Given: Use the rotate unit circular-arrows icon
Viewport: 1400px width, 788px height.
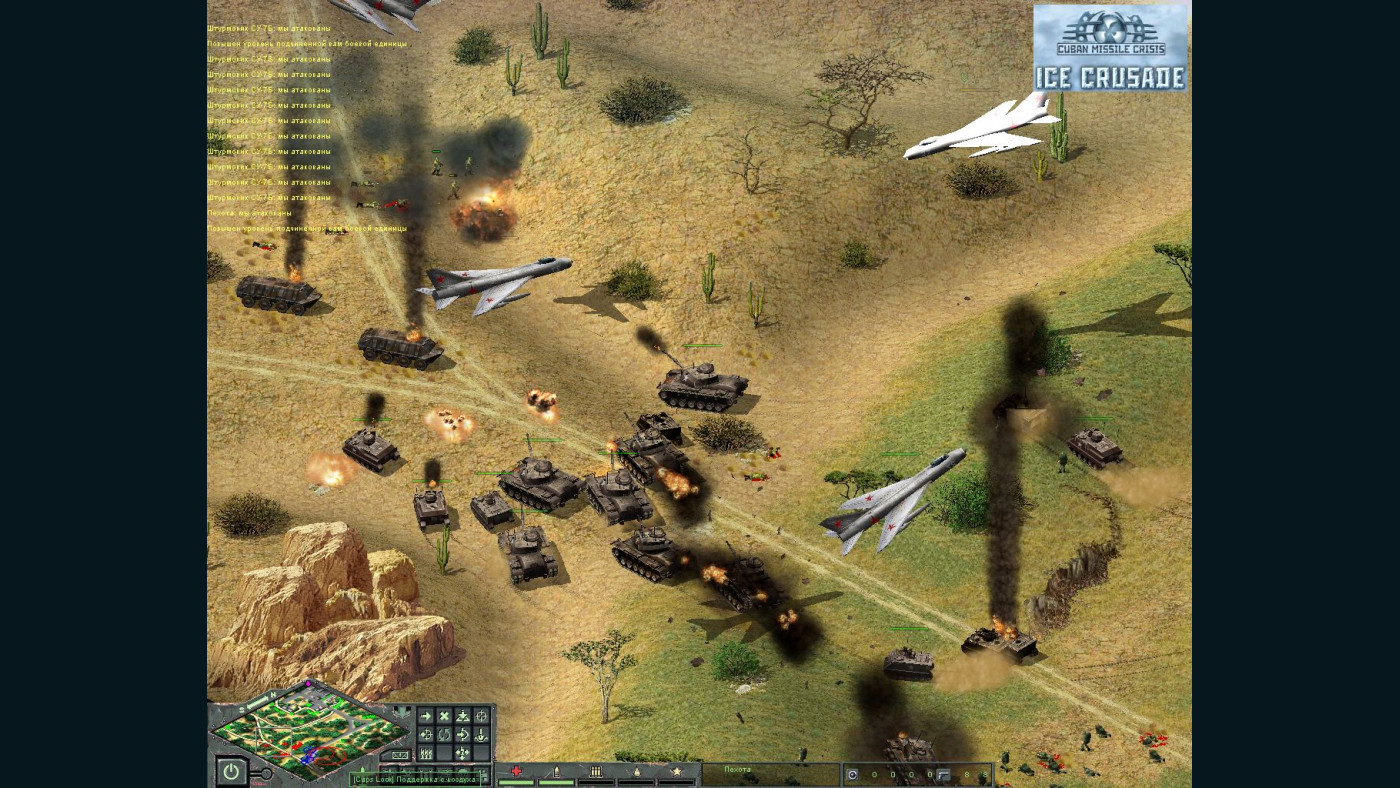Looking at the screenshot, I should tap(443, 734).
